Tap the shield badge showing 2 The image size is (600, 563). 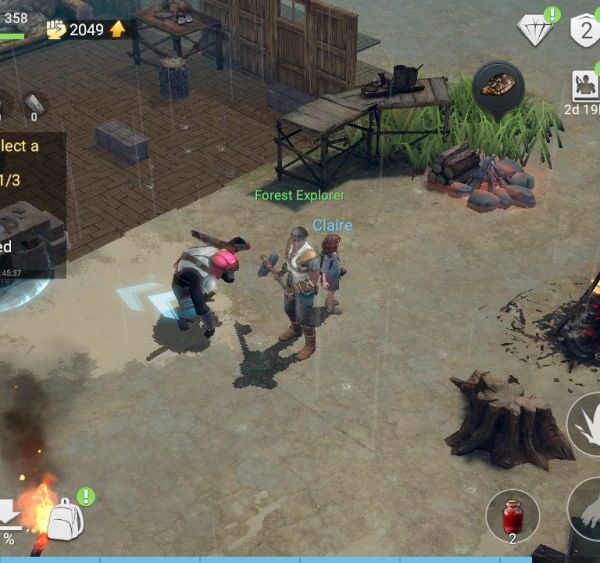coord(586,29)
